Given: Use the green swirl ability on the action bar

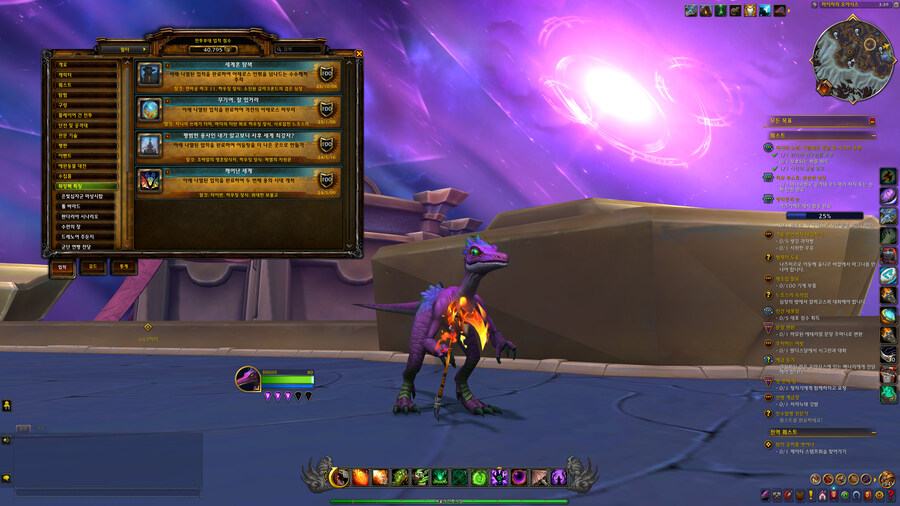Looking at the screenshot, I should 479,478.
